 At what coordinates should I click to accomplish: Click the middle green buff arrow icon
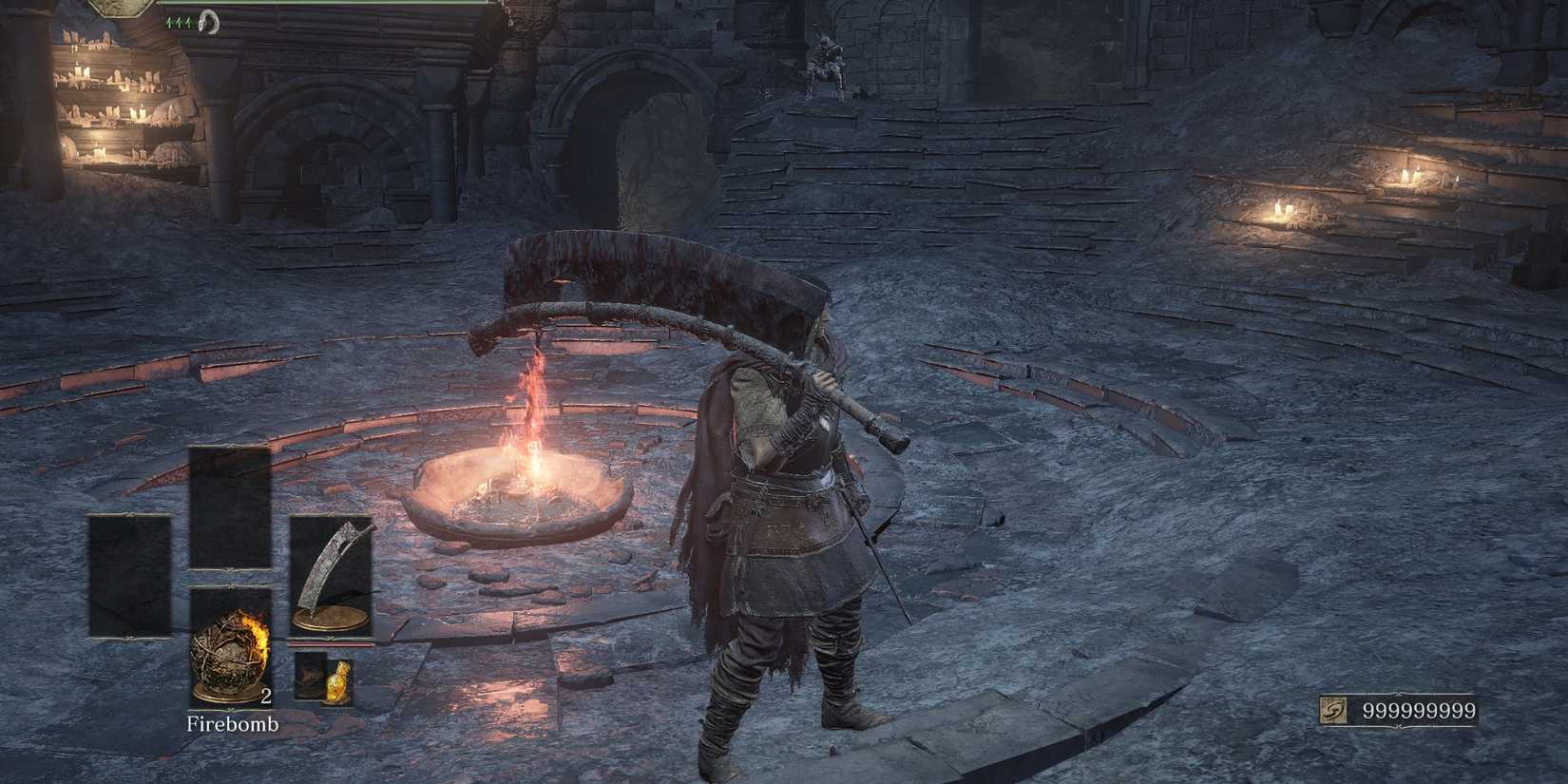[x=178, y=21]
